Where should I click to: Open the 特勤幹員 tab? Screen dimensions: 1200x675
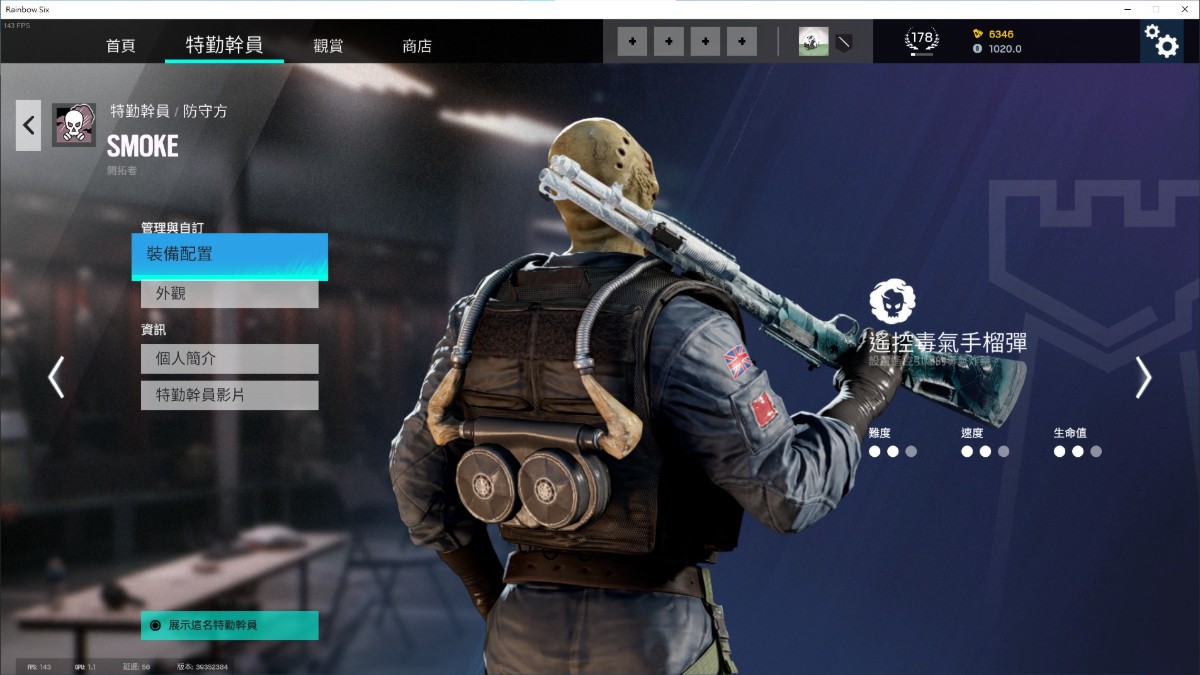click(x=224, y=45)
